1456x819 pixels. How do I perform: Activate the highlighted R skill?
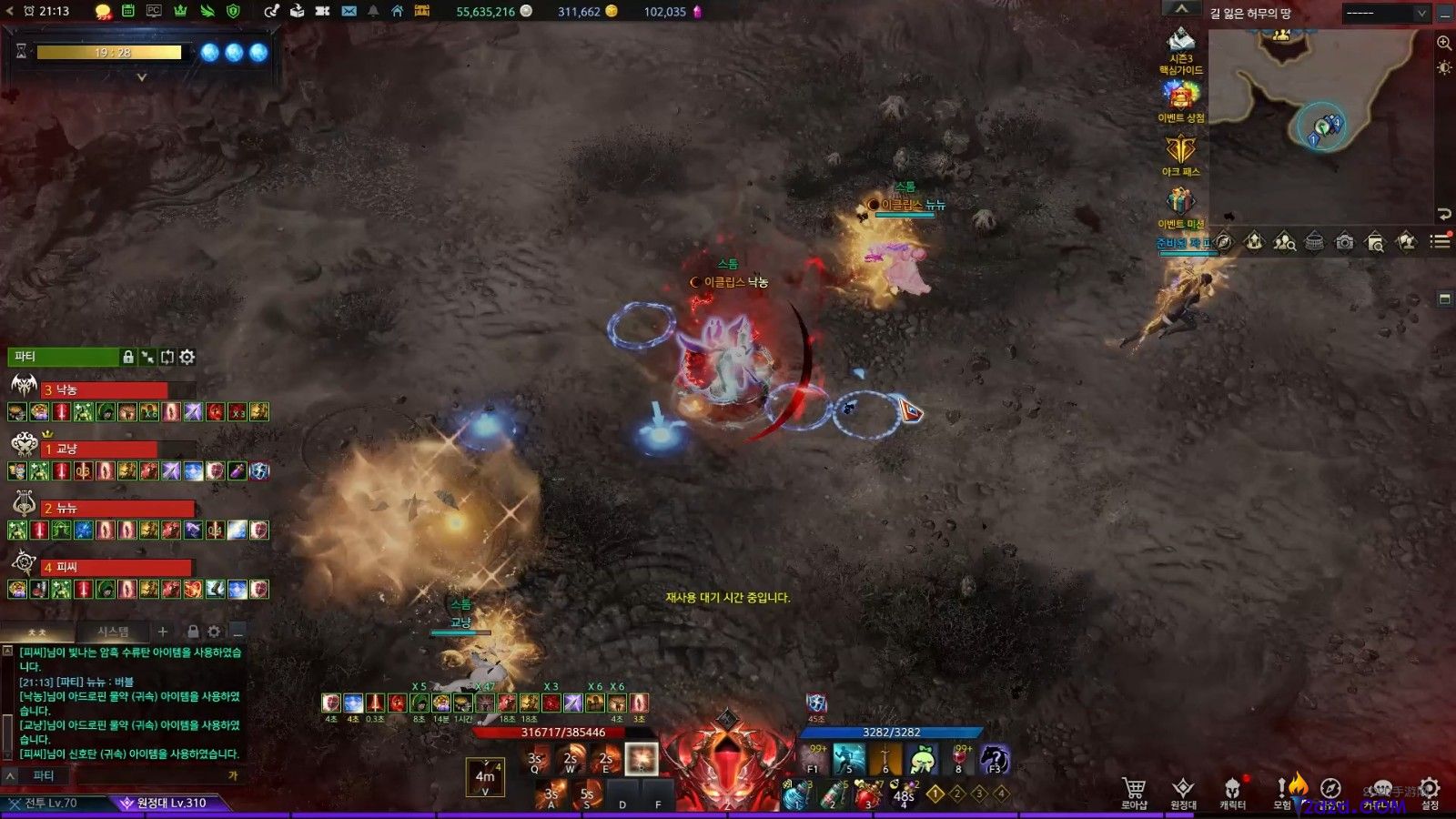pos(641,759)
